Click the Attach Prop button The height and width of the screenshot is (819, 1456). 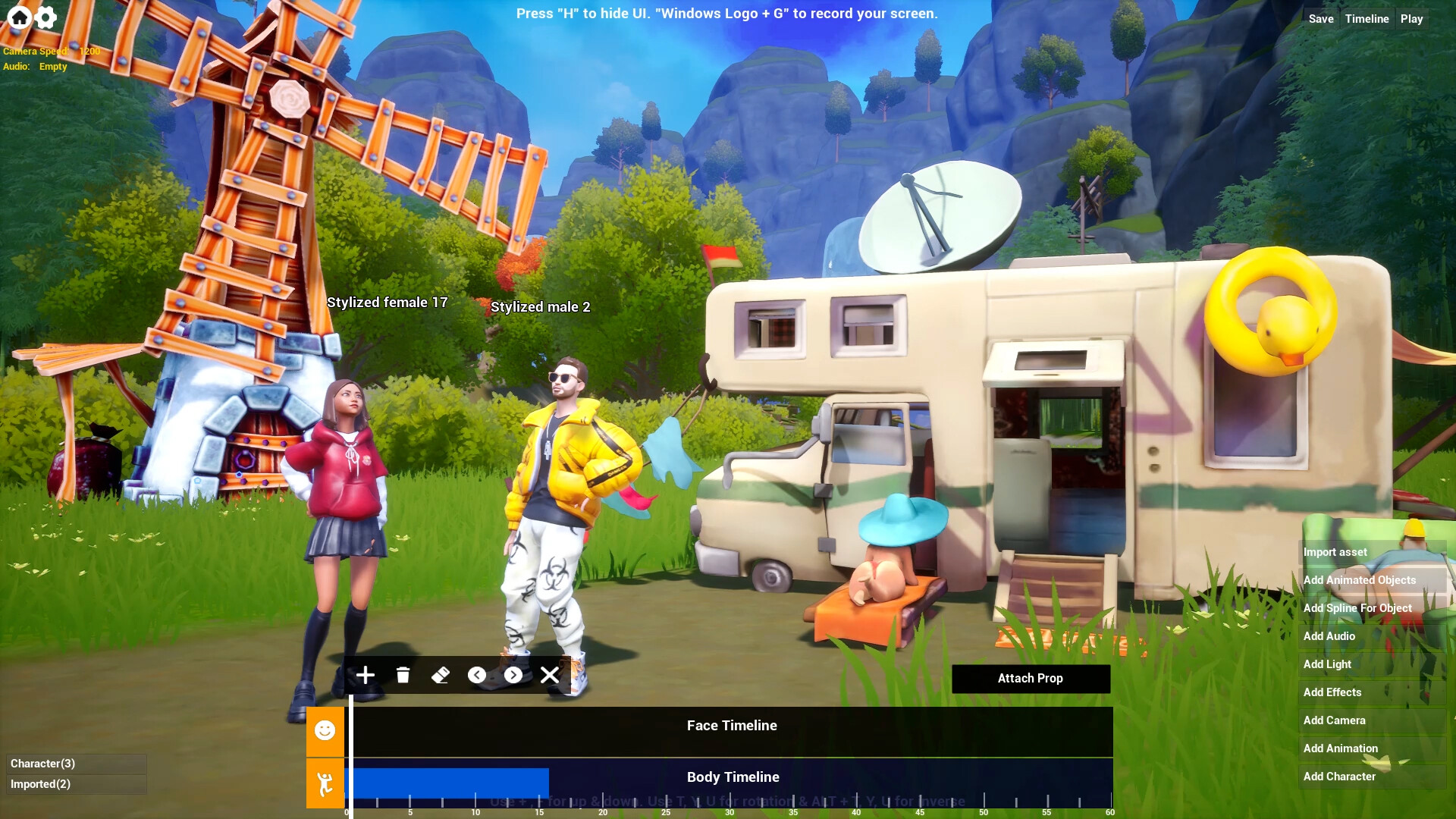pyautogui.click(x=1030, y=678)
